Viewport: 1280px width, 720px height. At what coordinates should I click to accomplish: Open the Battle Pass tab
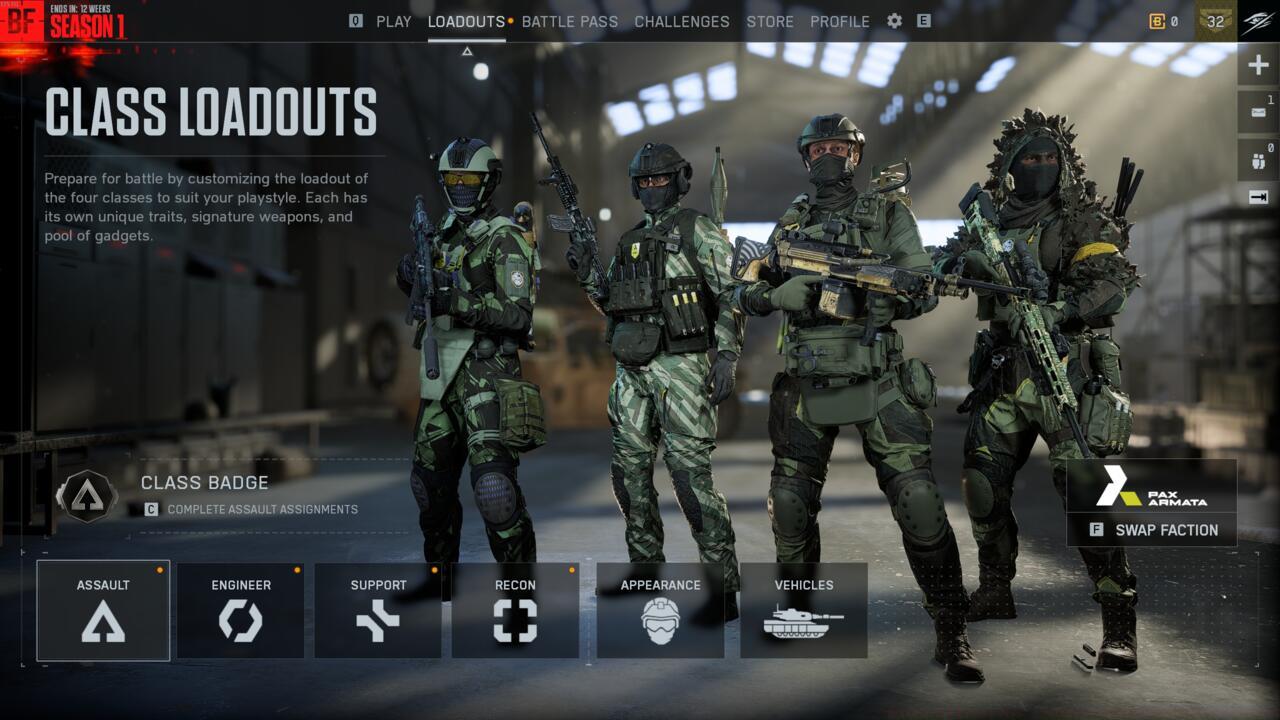point(570,21)
